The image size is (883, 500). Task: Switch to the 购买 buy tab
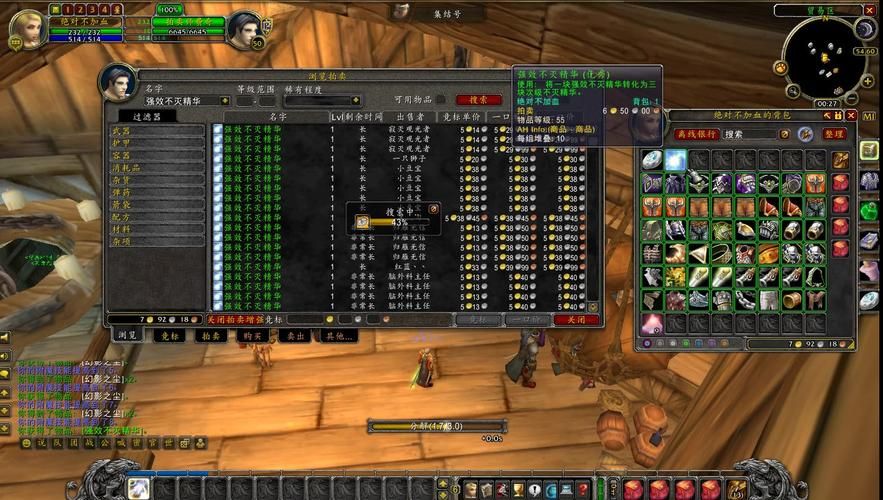coord(251,336)
